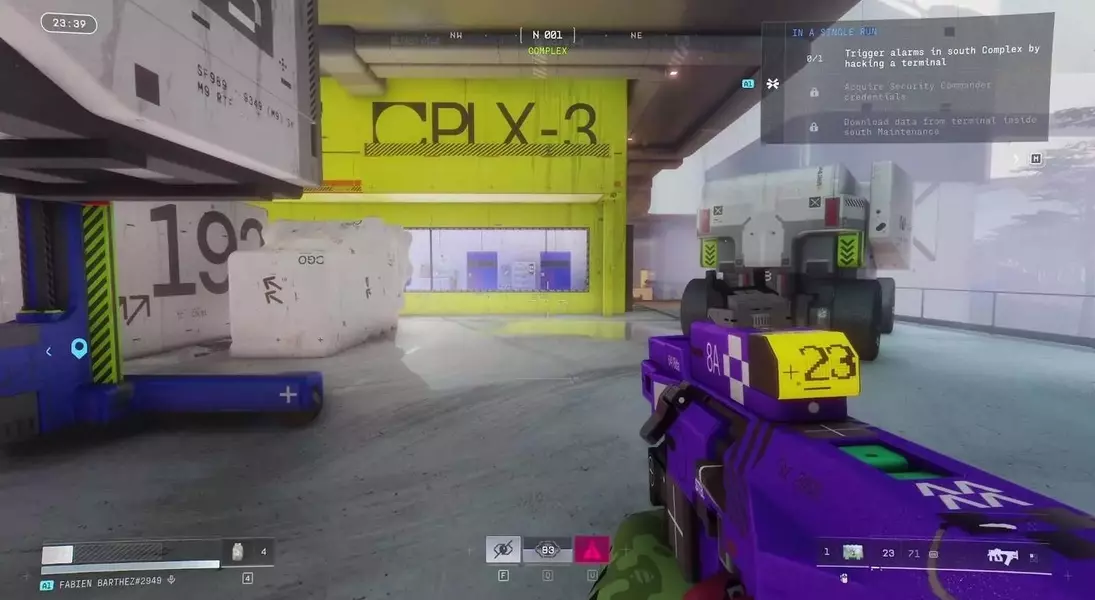This screenshot has width=1095, height=600.
Task: Select the crossed-out eye ability icon
Action: tap(503, 549)
